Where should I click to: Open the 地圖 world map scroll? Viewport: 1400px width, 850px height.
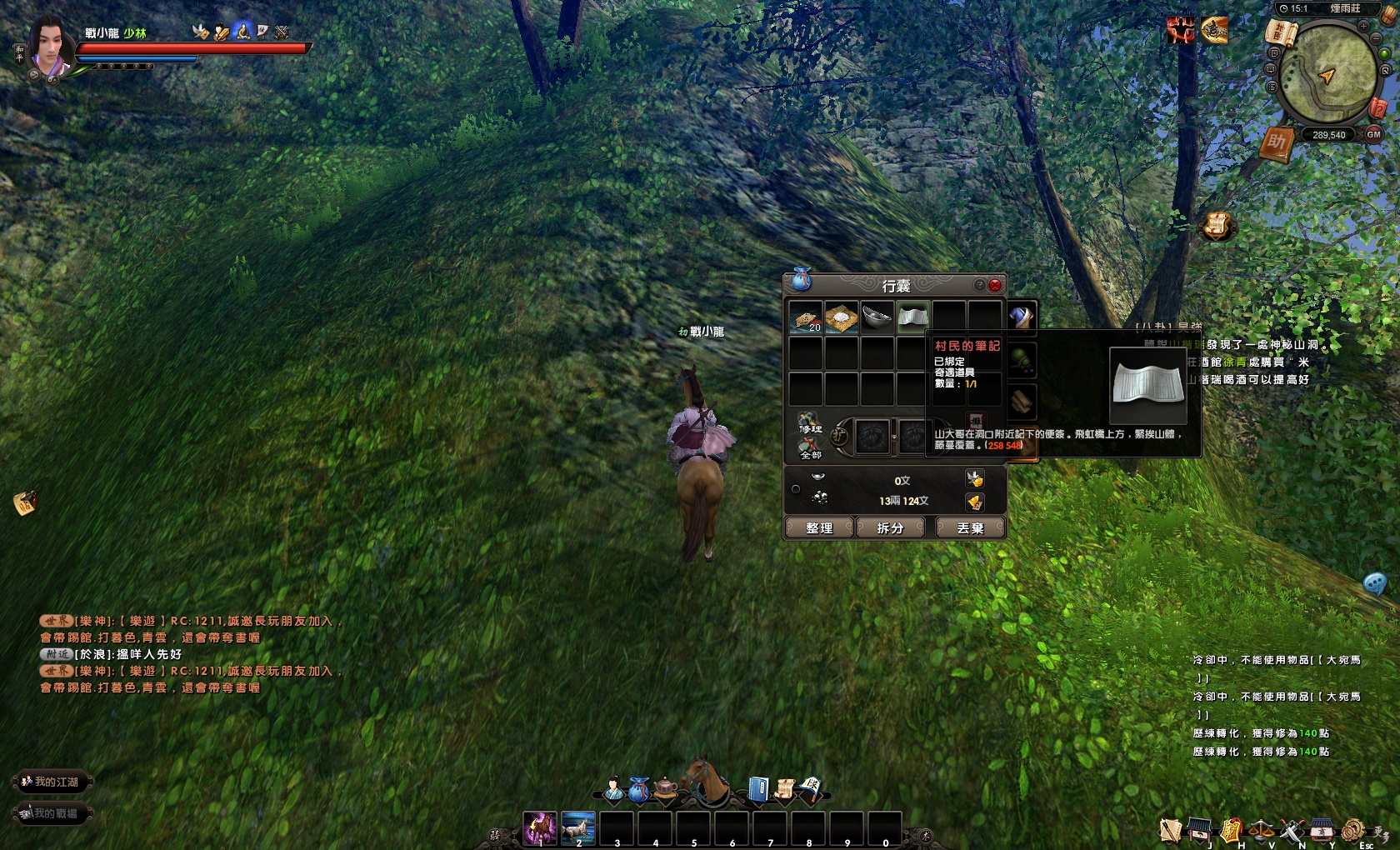pos(1282,33)
